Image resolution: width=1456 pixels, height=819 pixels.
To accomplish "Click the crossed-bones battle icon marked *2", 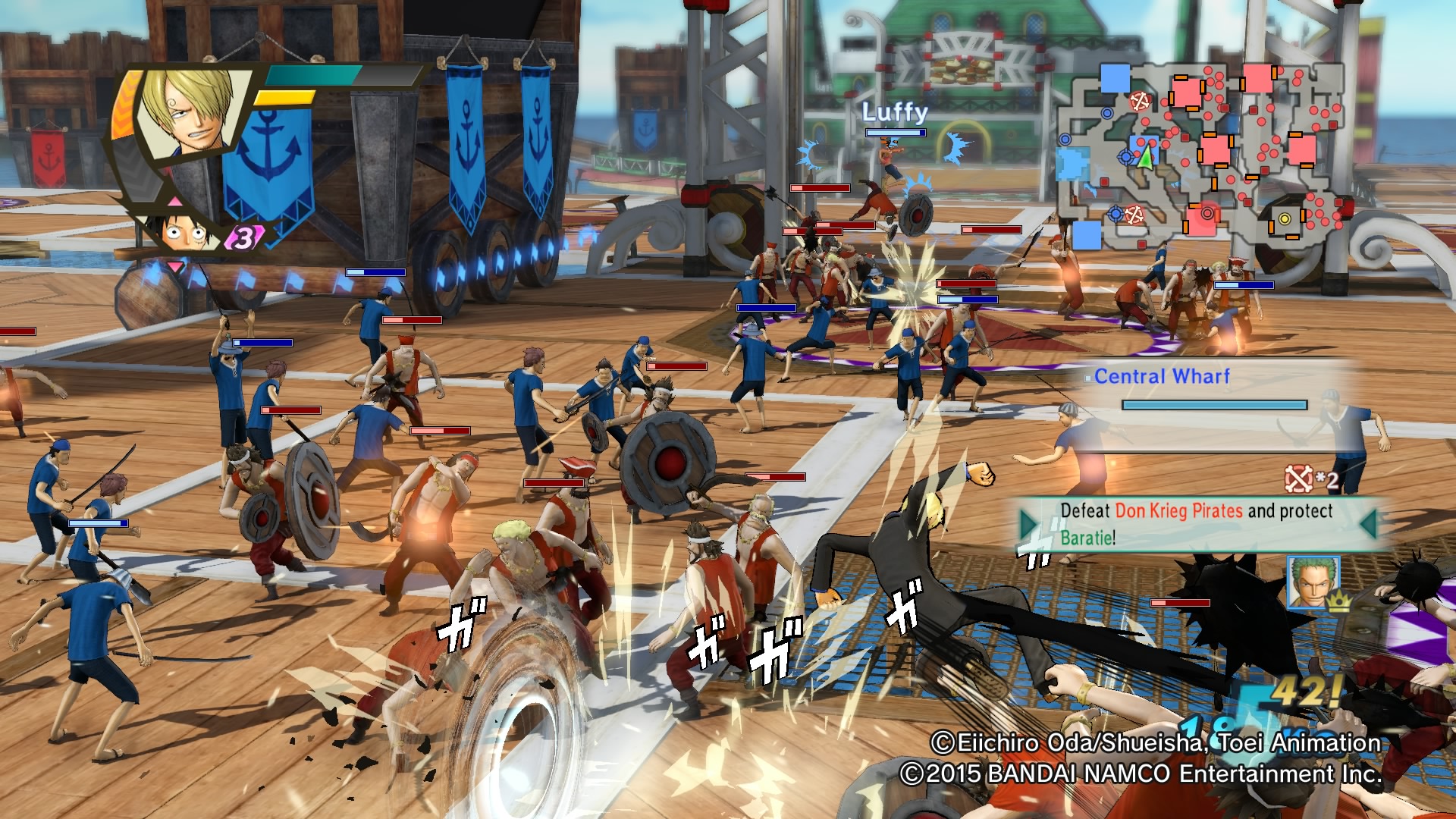I will [x=1298, y=479].
